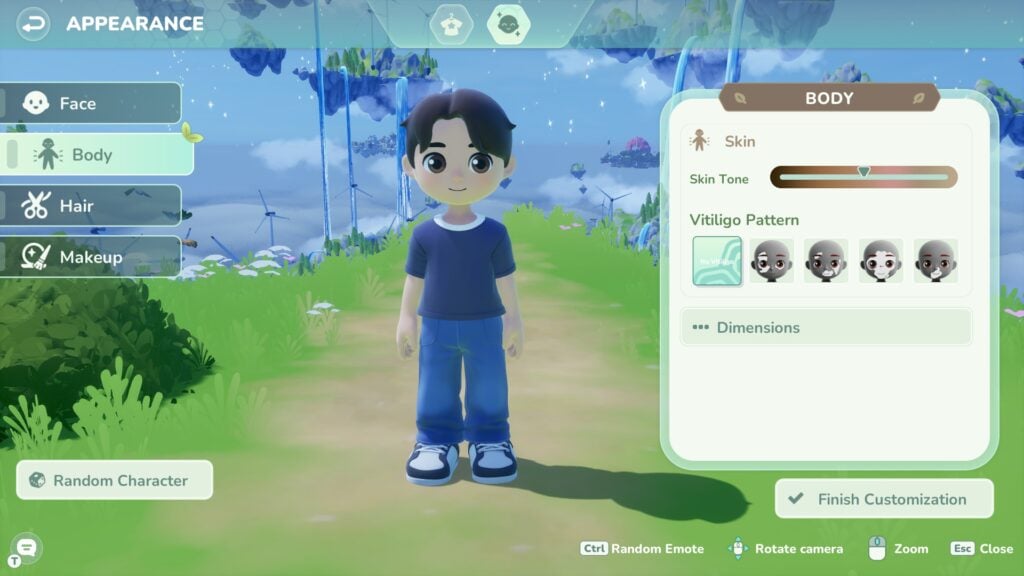
Task: Switch to the clothing shirt tab
Action: tap(451, 25)
